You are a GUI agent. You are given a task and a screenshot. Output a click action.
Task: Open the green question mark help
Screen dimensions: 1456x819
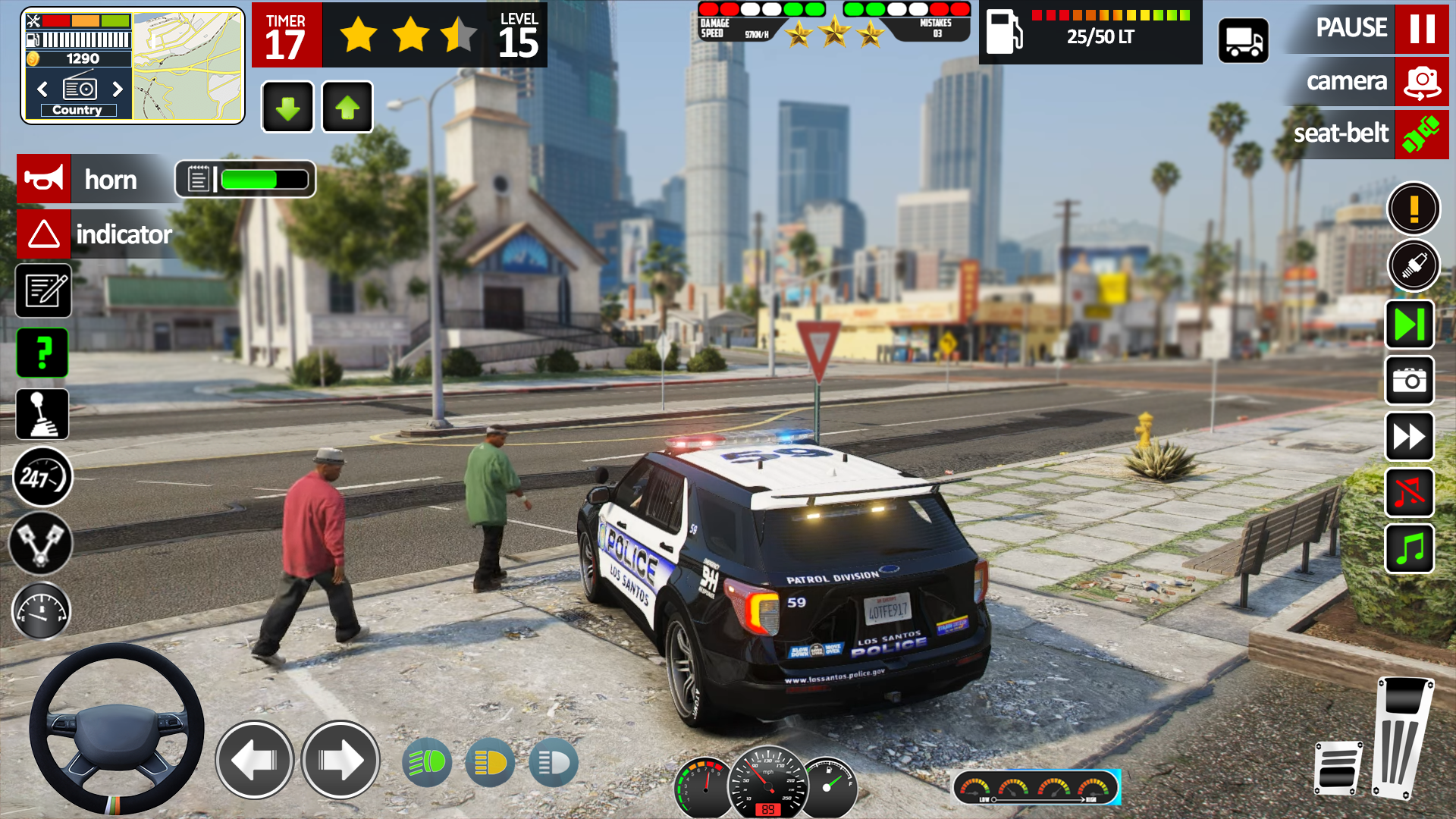pyautogui.click(x=42, y=353)
